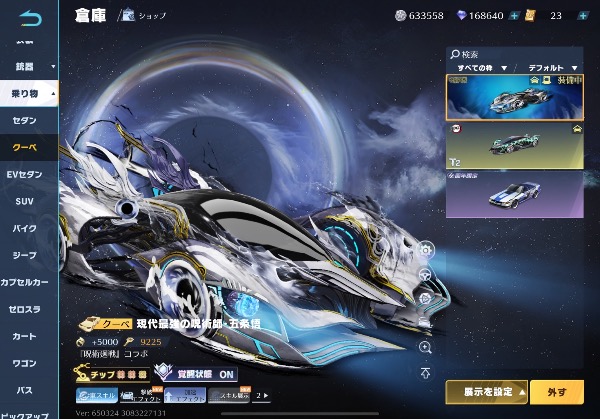
Task: Show the カプセルカー category
Action: (x=25, y=282)
